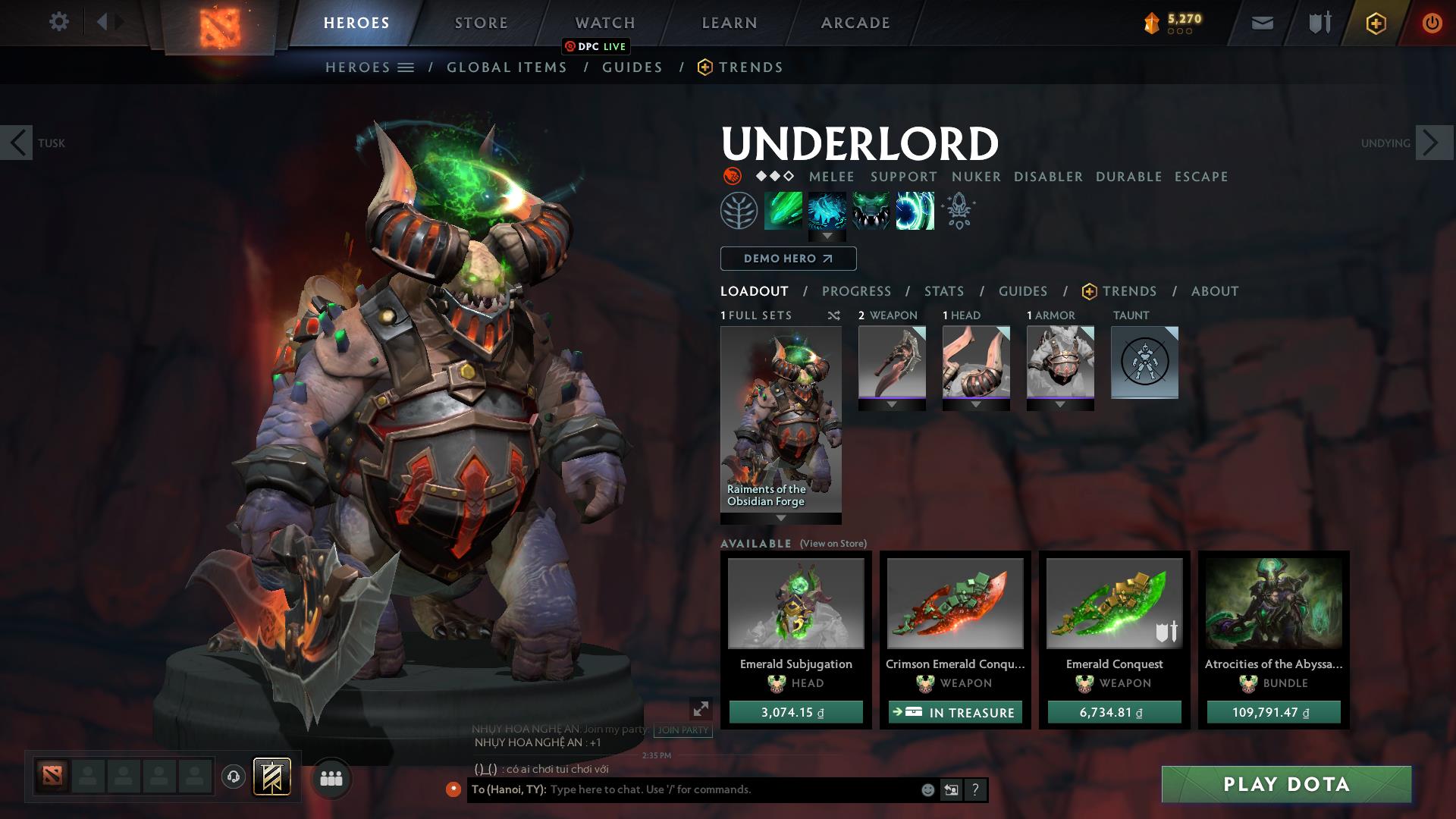Click the friends list people icon

(x=330, y=778)
